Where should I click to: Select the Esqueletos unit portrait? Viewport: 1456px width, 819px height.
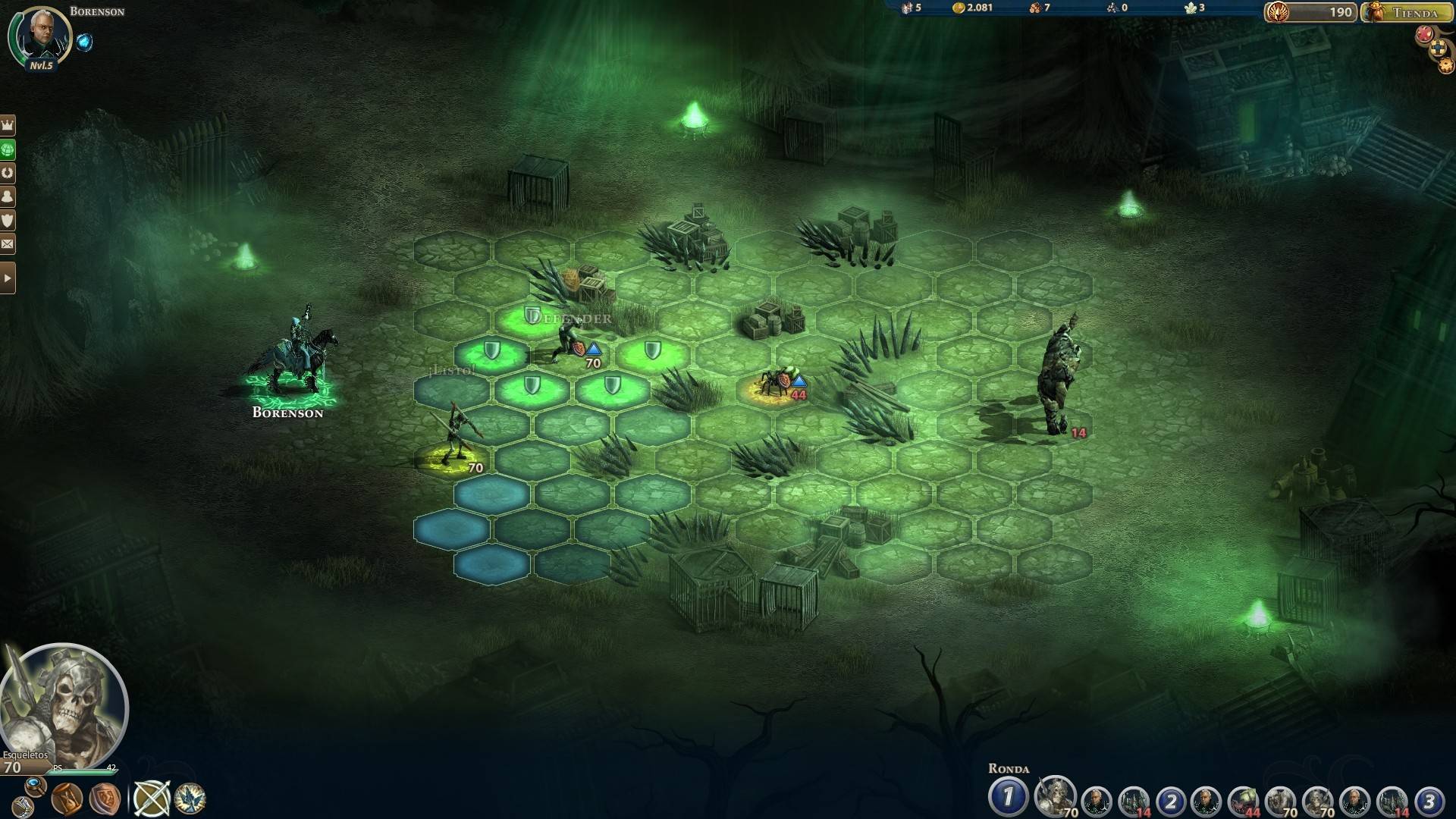tap(64, 707)
